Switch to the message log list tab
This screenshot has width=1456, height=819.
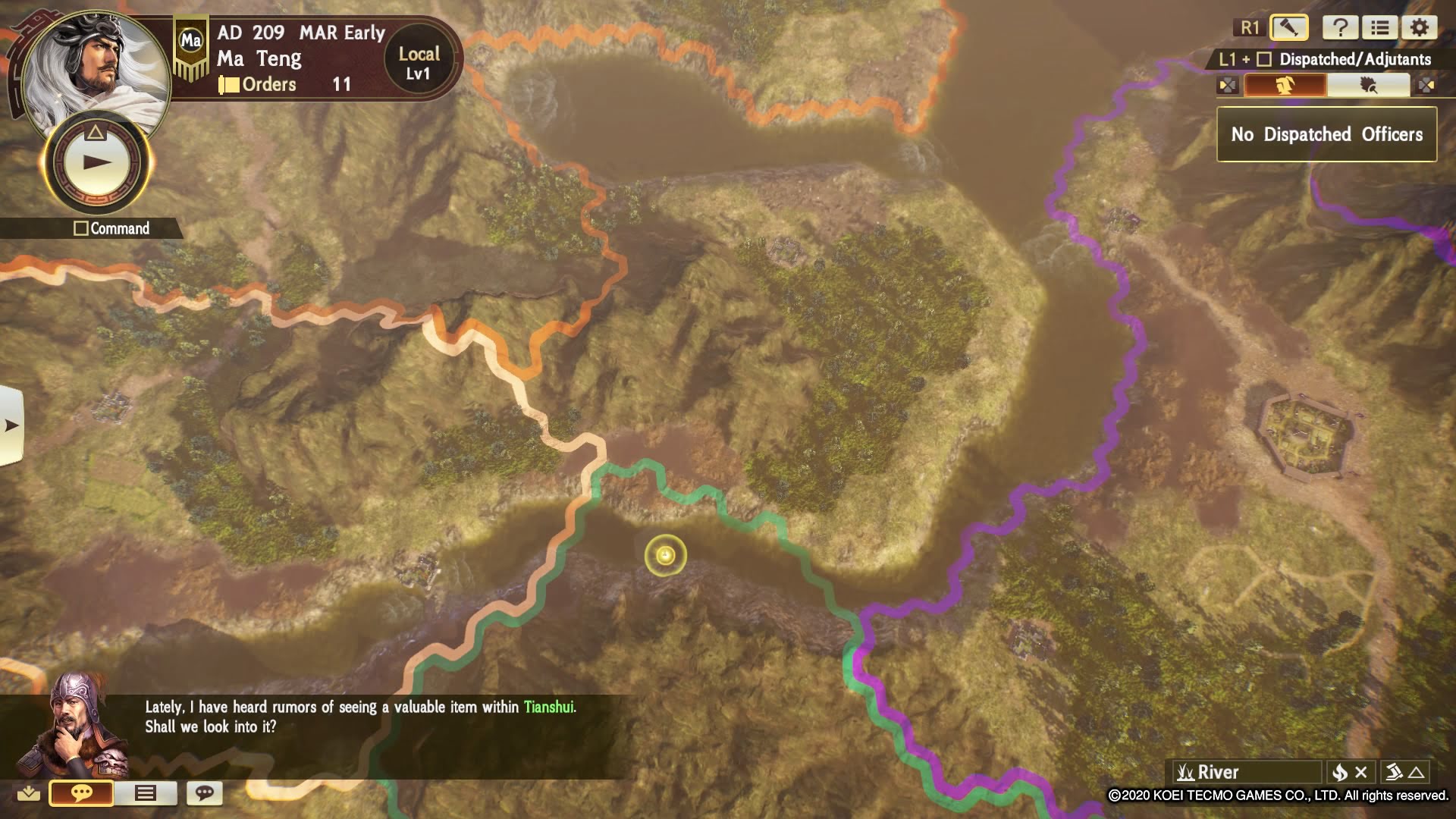coord(145,793)
